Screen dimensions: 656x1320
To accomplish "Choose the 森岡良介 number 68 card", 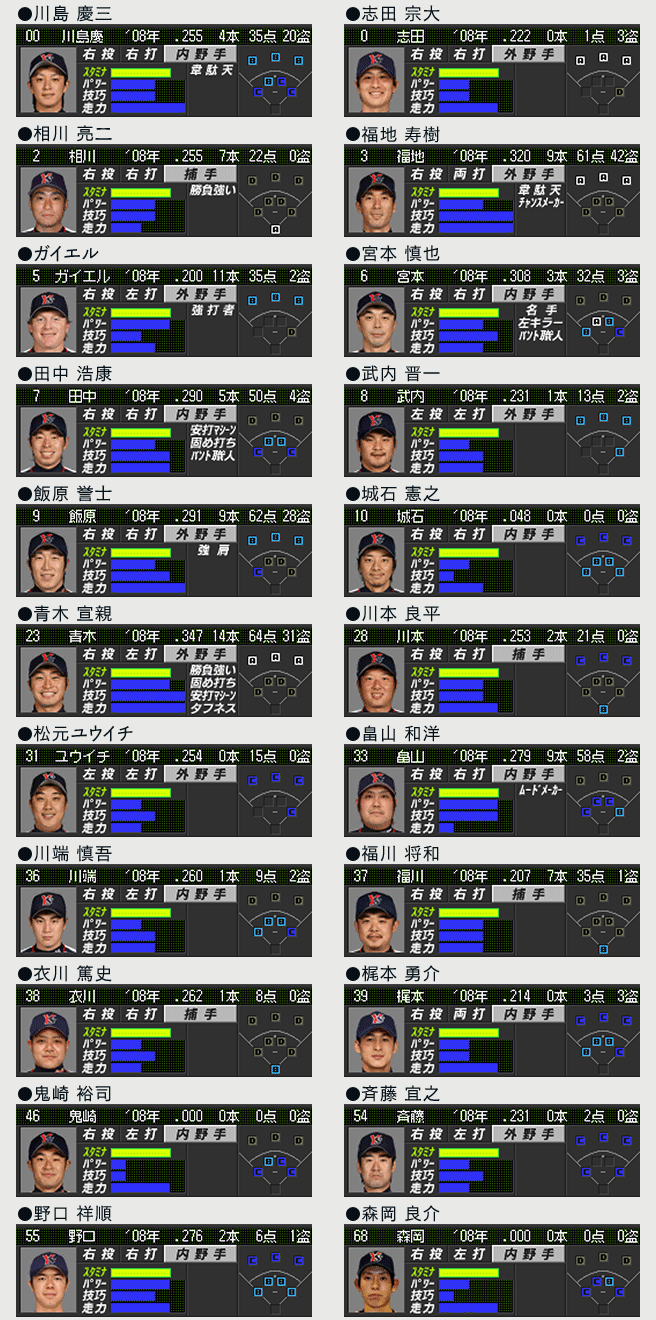I will pyautogui.click(x=492, y=1272).
